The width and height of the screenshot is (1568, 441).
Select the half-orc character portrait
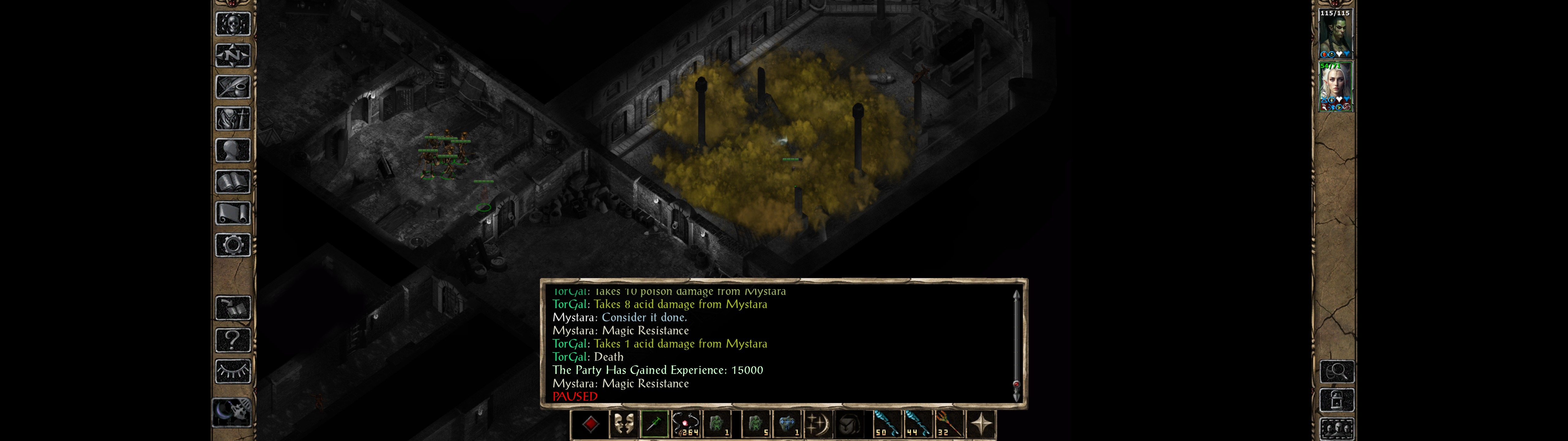1335,33
